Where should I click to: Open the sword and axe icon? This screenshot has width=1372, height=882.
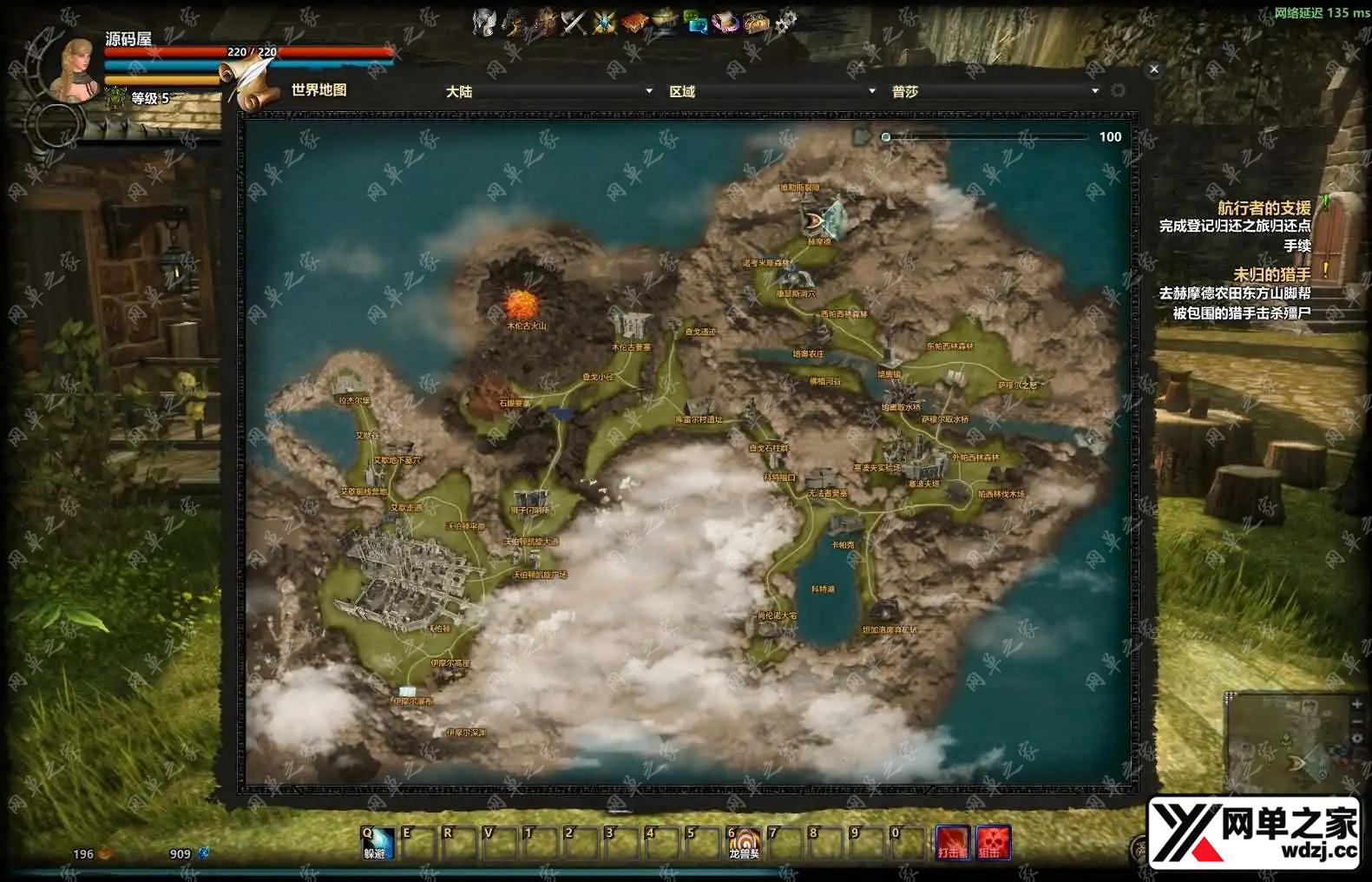click(574, 23)
